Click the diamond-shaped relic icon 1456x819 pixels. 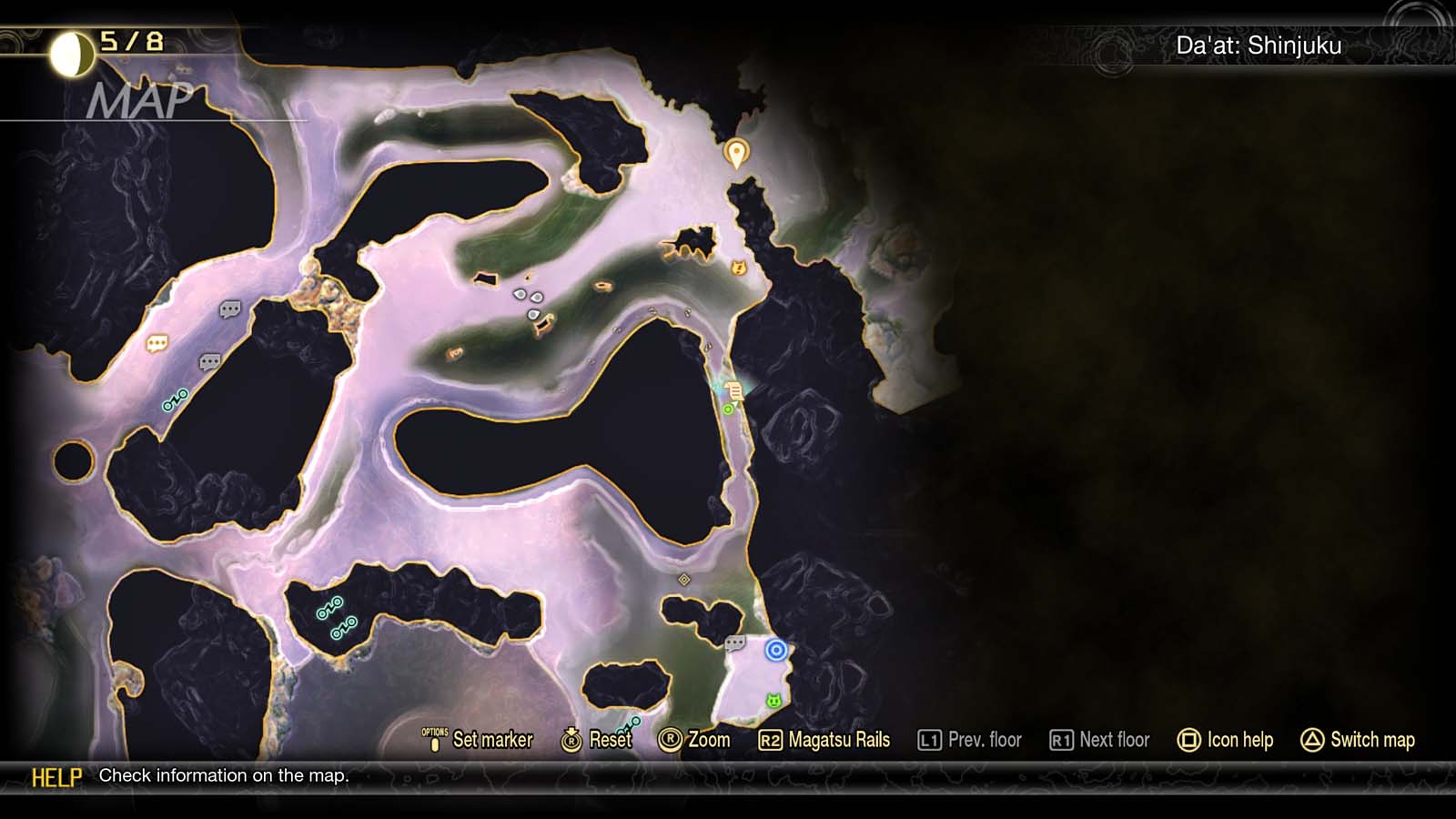[x=684, y=579]
